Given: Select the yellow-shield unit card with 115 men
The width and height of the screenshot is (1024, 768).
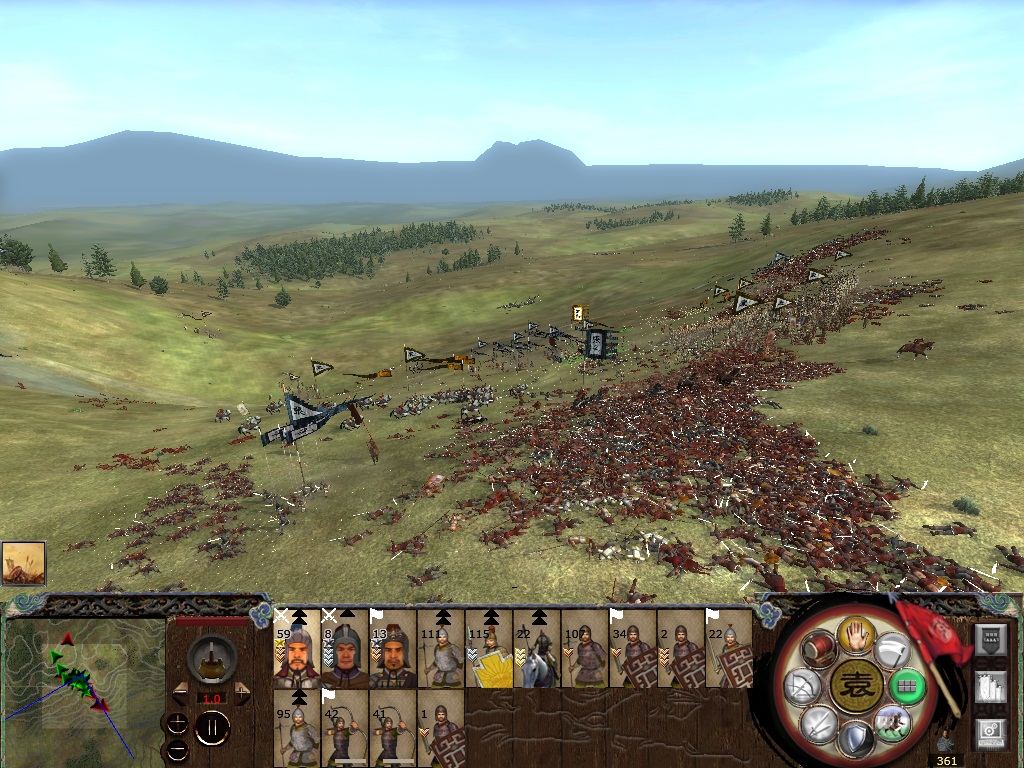Looking at the screenshot, I should tap(489, 650).
